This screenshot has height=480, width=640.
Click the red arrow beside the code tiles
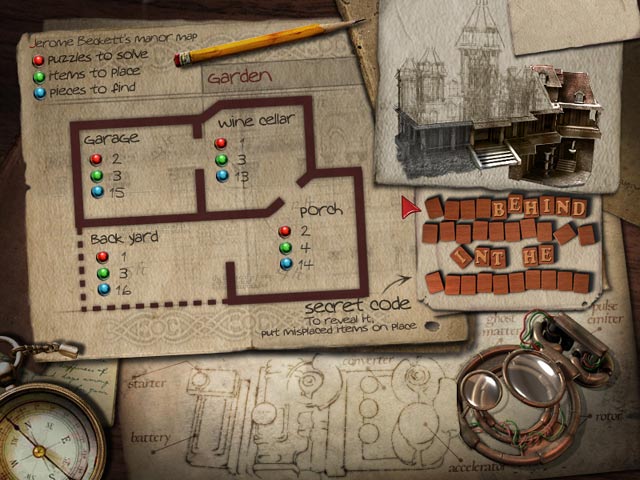(409, 207)
